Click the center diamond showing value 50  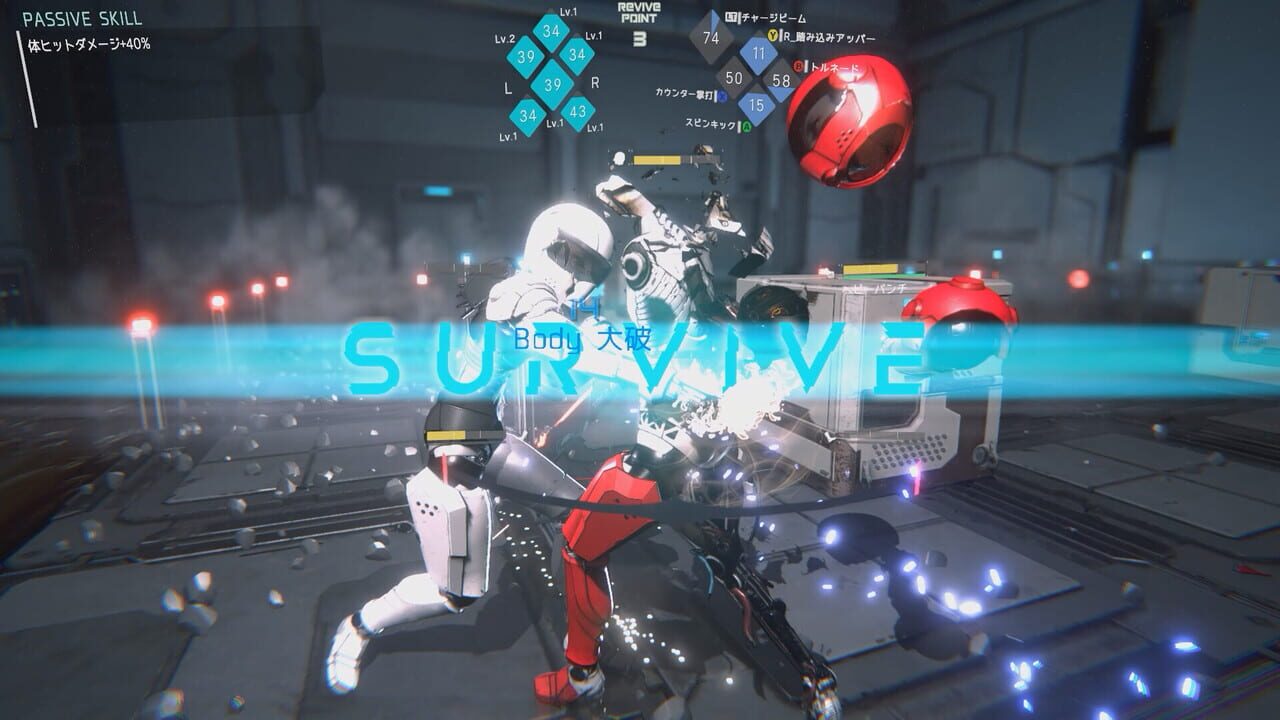point(735,78)
